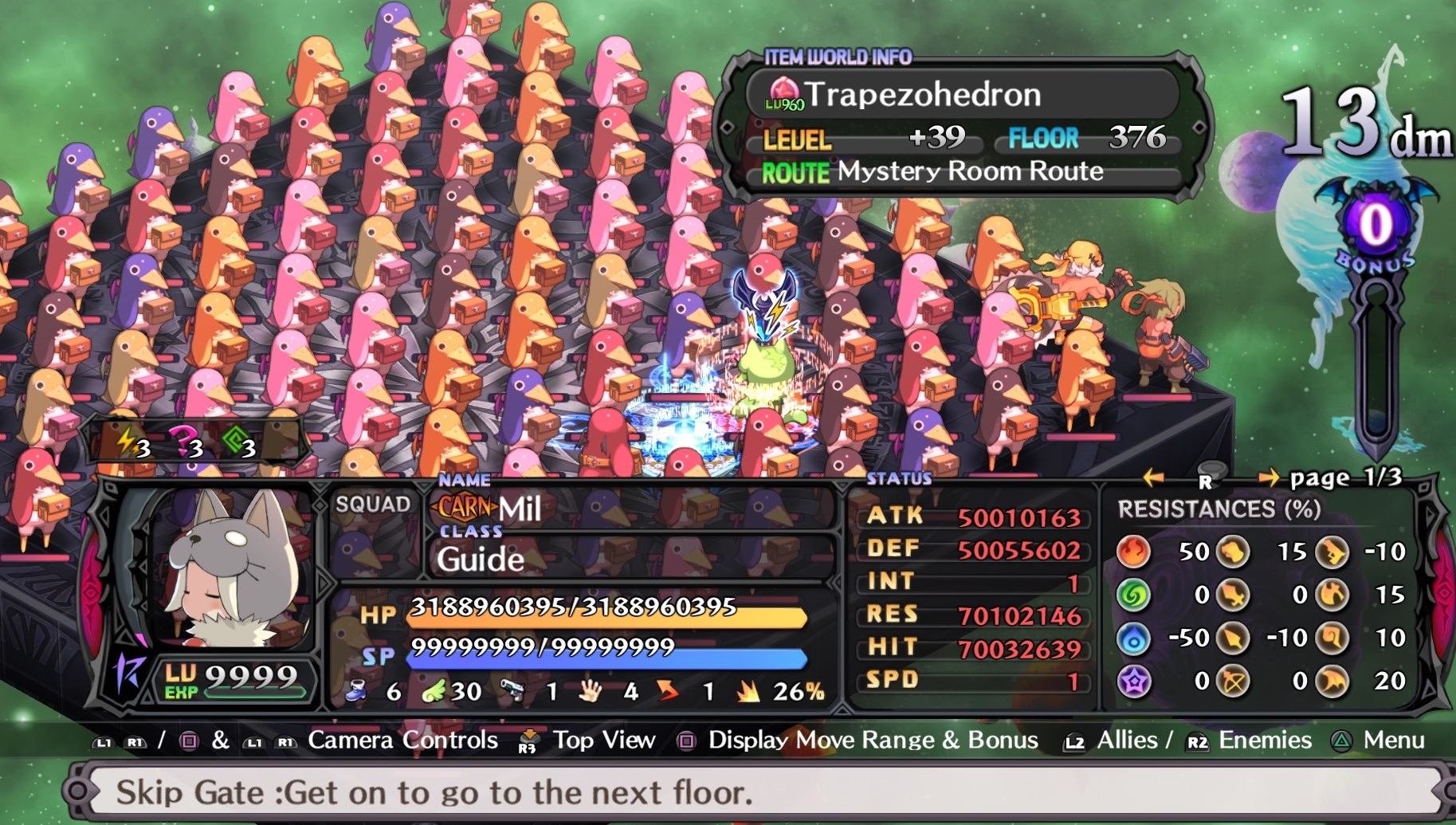Select the fire resistance icon
The height and width of the screenshot is (825, 1456).
[1132, 552]
